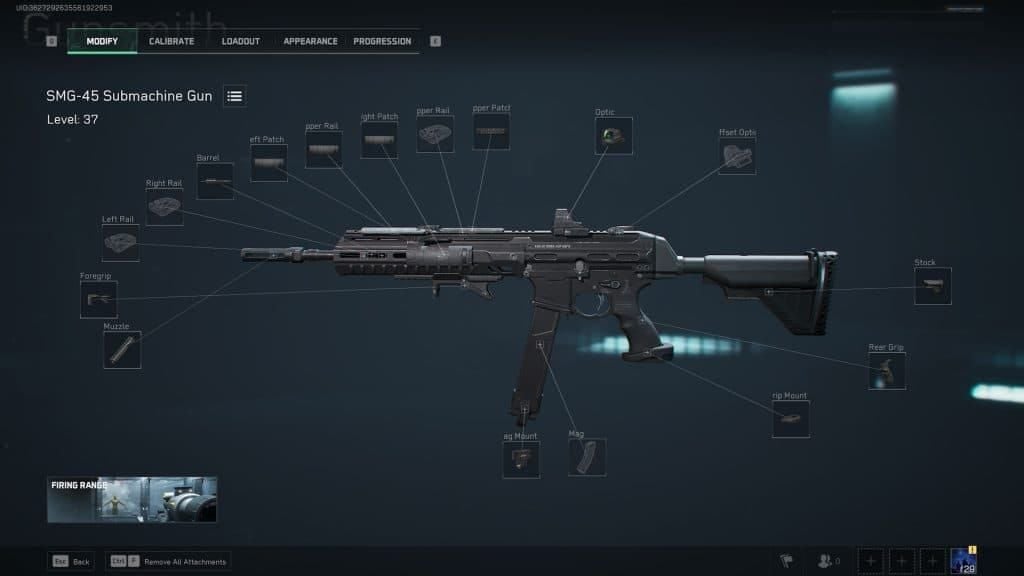Select the Modify tab
Image resolution: width=1024 pixels, height=576 pixels.
pyautogui.click(x=102, y=41)
